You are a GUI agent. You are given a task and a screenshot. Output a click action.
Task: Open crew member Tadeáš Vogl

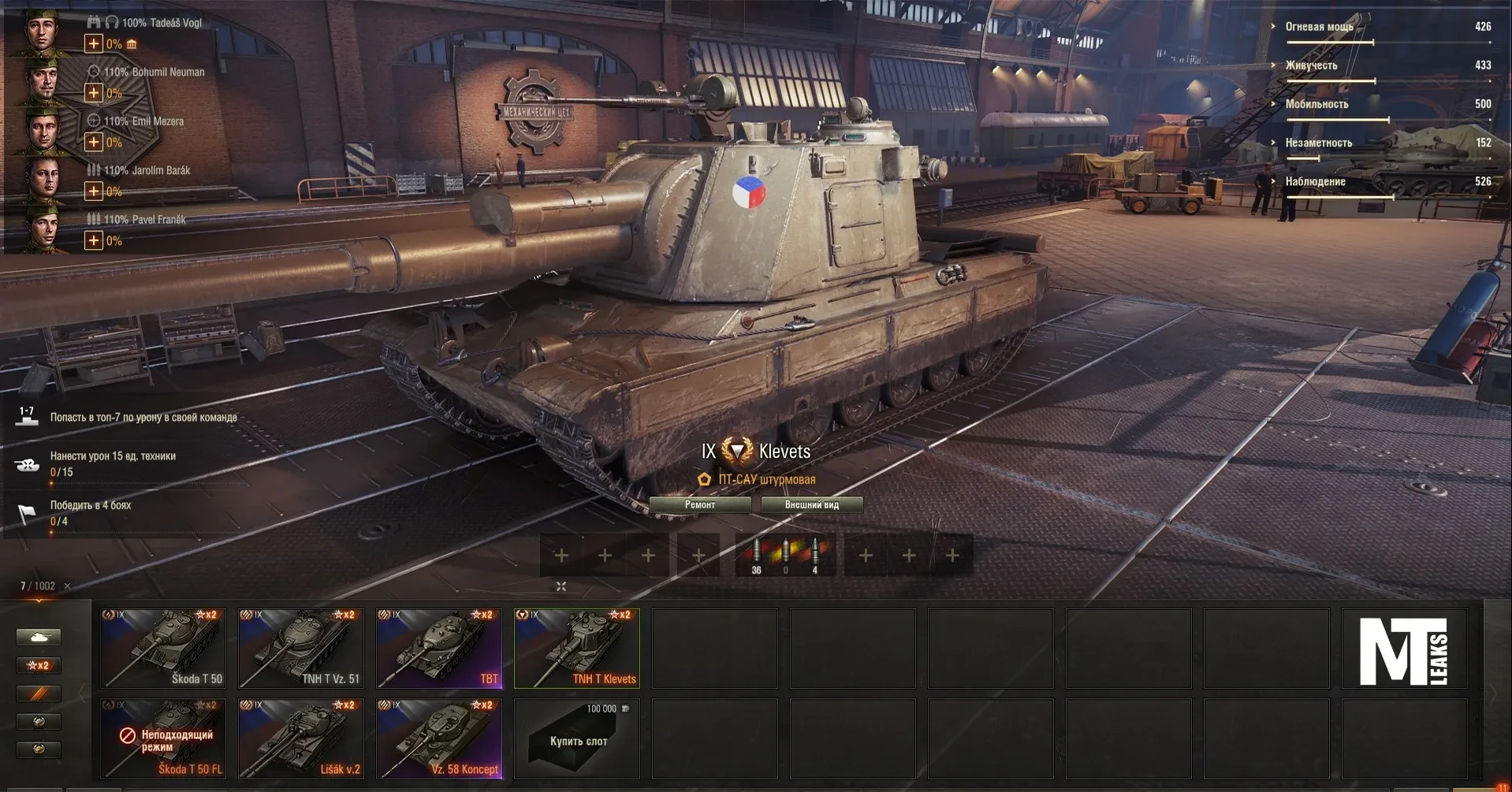pyautogui.click(x=42, y=32)
